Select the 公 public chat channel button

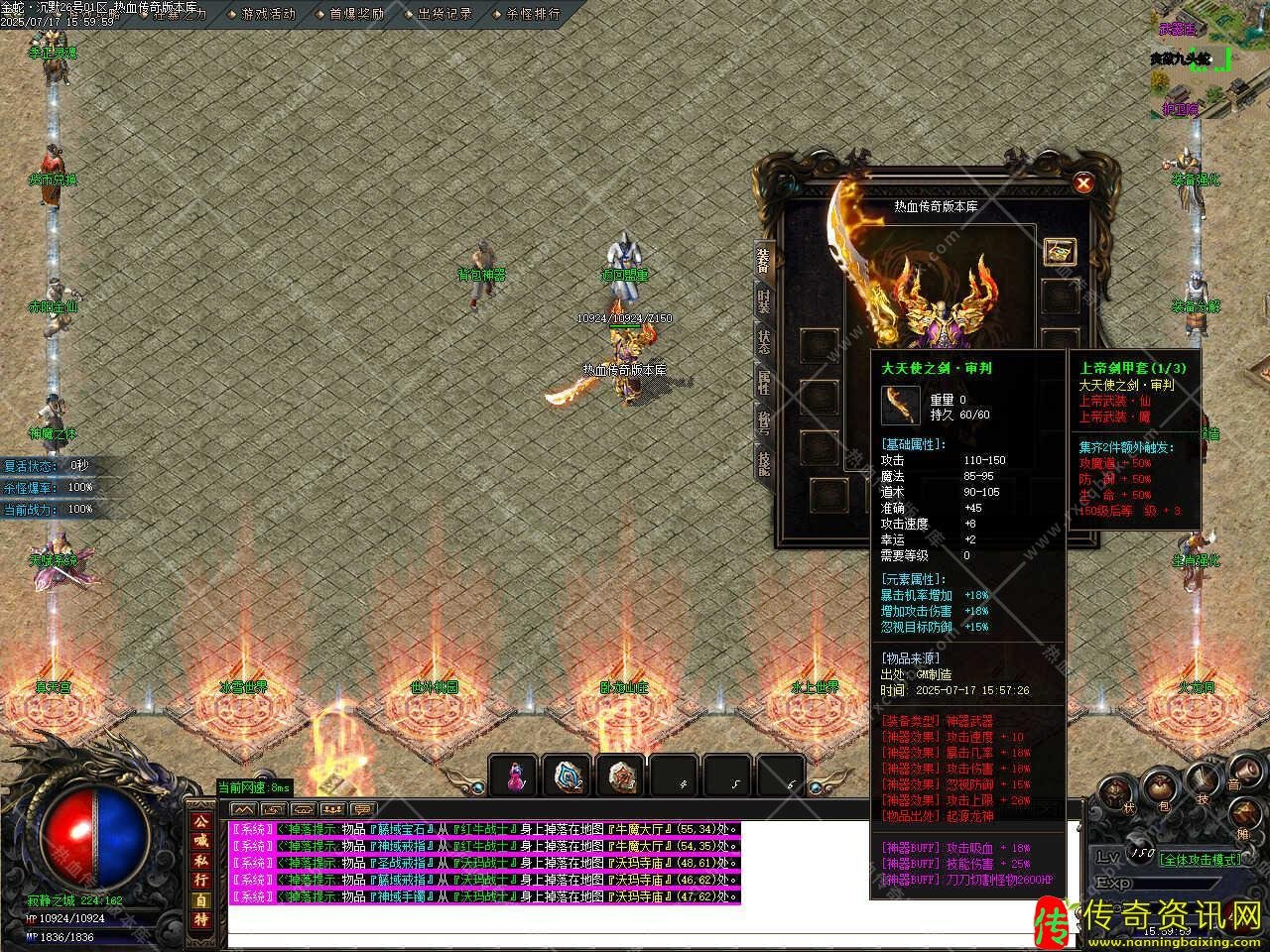(x=200, y=822)
